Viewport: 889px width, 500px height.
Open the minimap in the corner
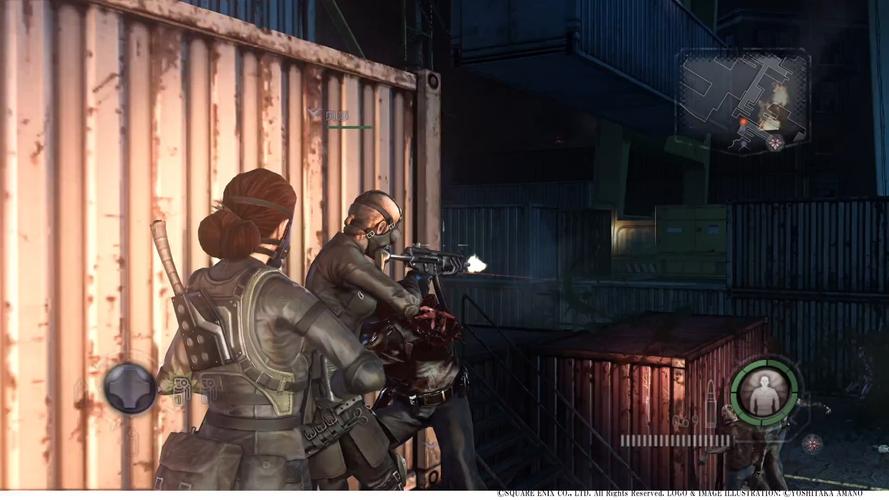pyautogui.click(x=743, y=101)
